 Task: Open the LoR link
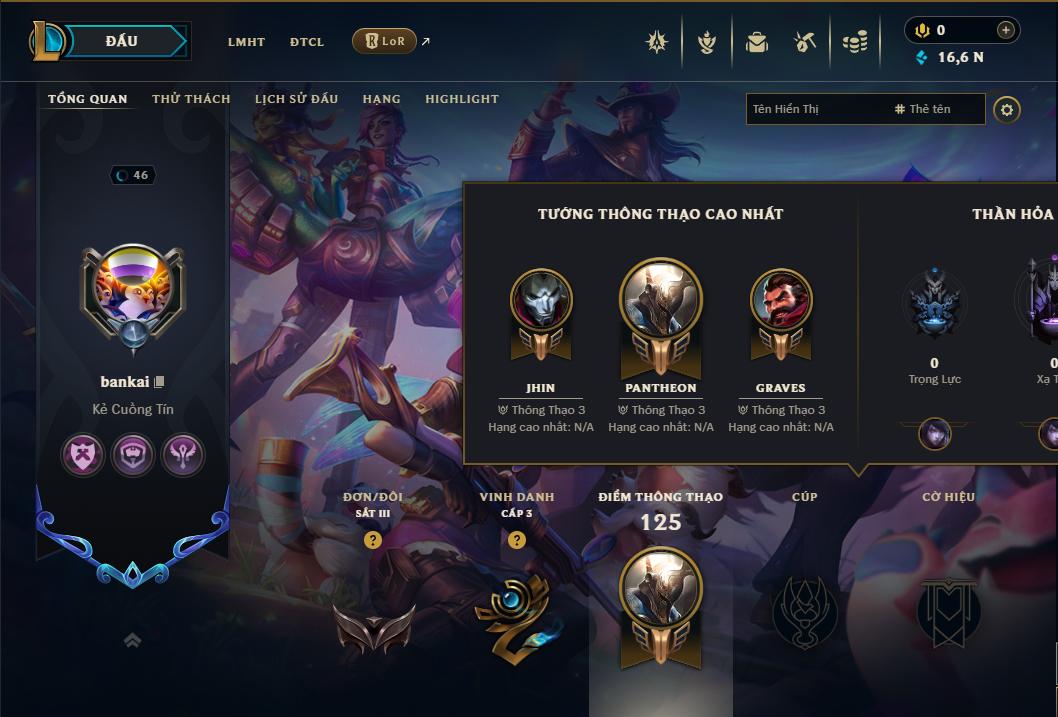(x=385, y=41)
